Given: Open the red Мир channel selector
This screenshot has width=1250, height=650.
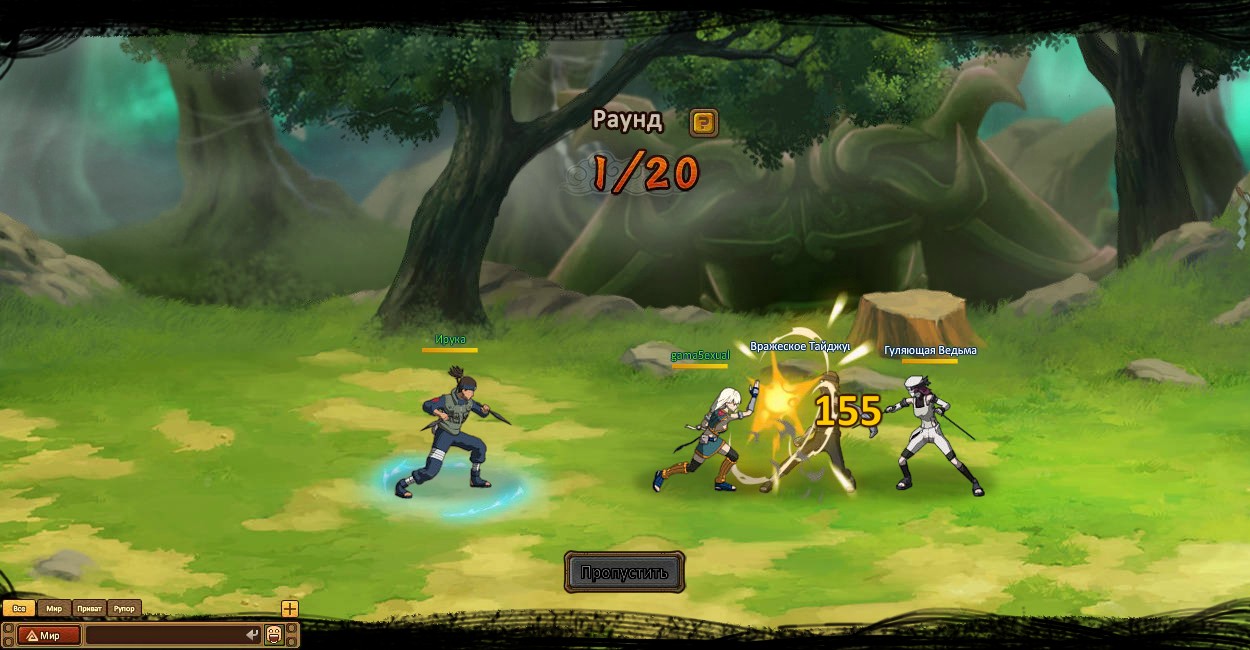Looking at the screenshot, I should click(48, 635).
